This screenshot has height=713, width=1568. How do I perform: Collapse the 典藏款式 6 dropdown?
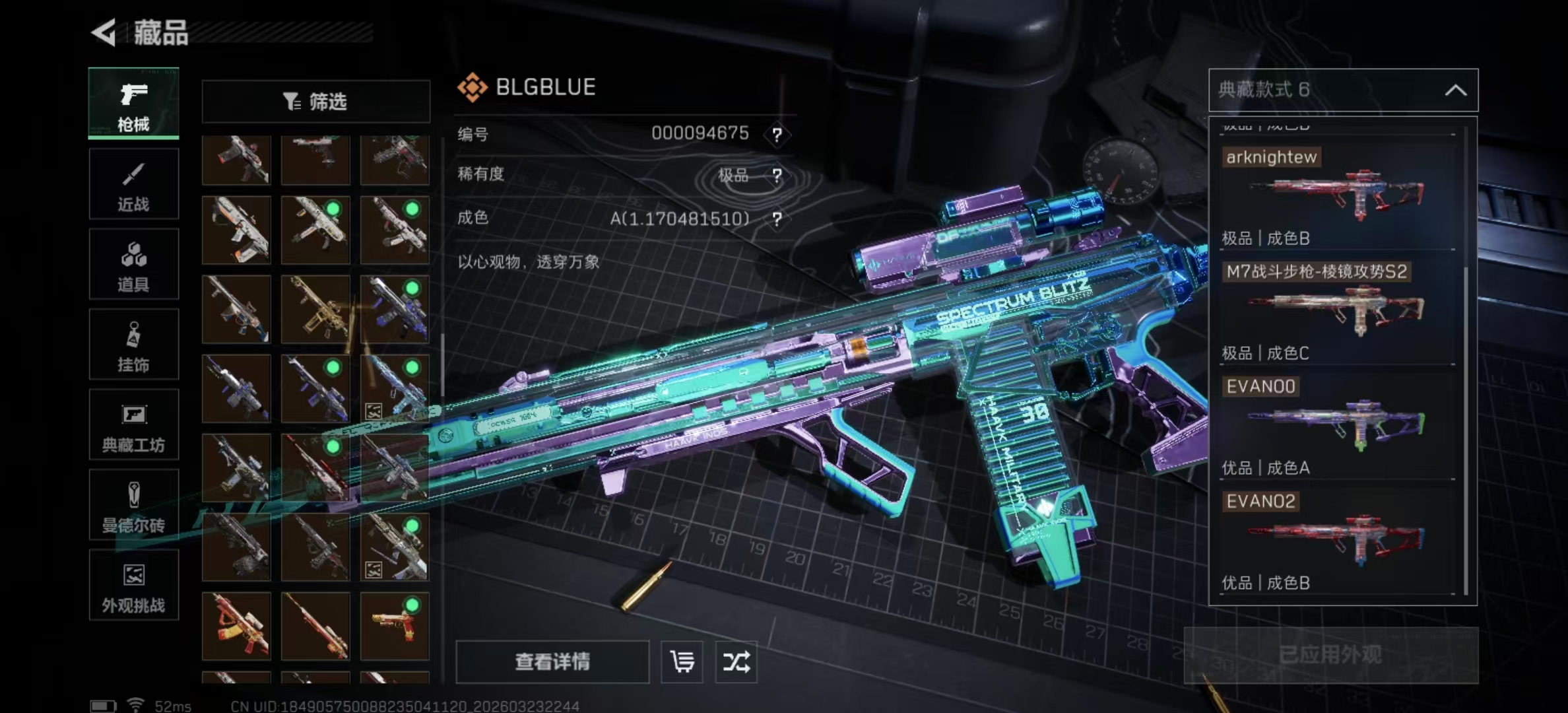click(x=1456, y=90)
